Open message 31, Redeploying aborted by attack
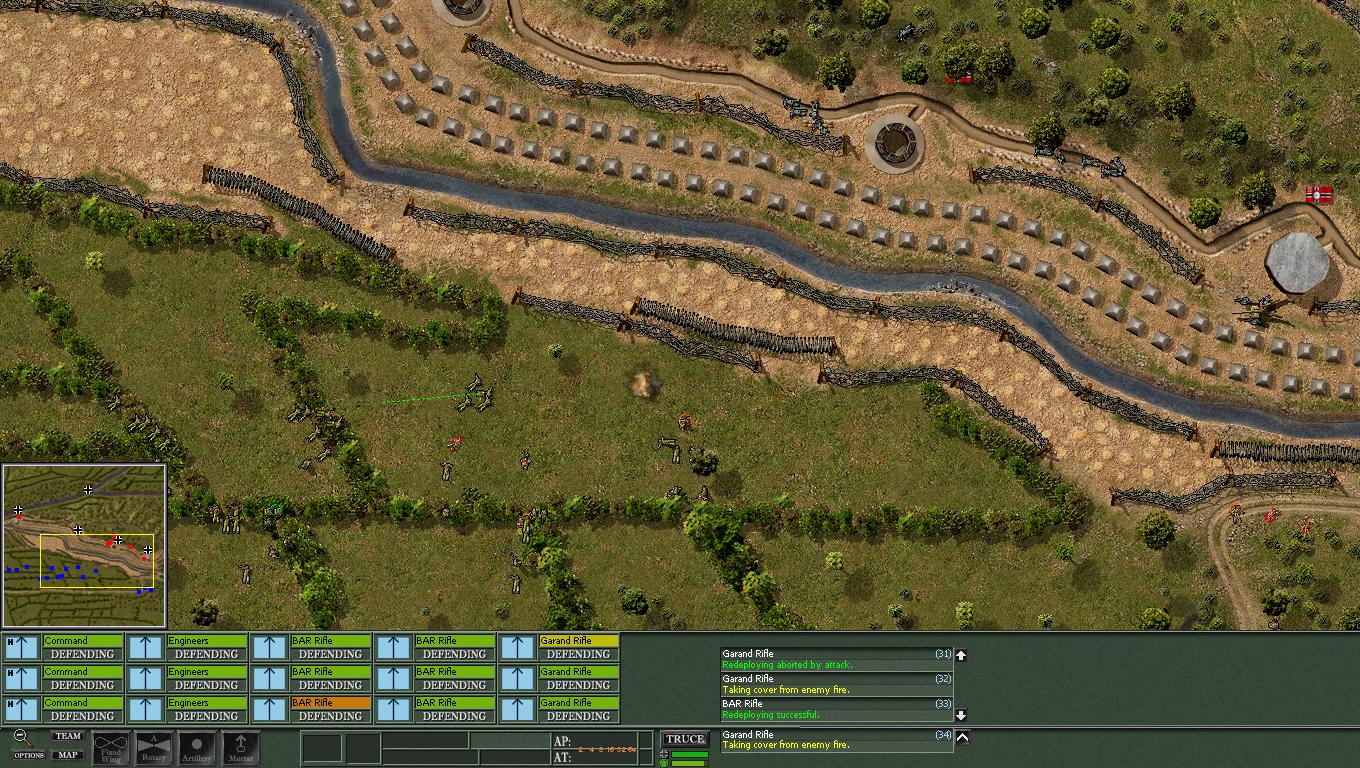The width and height of the screenshot is (1360, 768). 836,659
